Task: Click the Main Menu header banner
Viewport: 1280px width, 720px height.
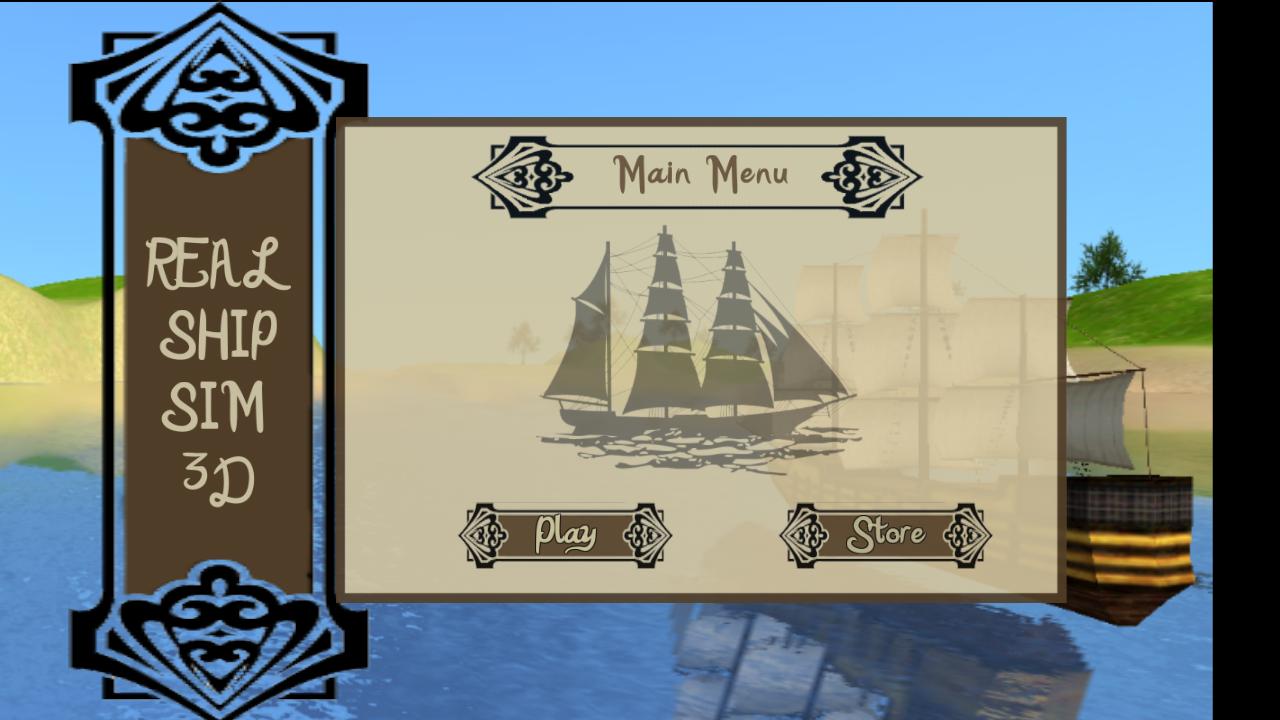Action: click(x=700, y=175)
